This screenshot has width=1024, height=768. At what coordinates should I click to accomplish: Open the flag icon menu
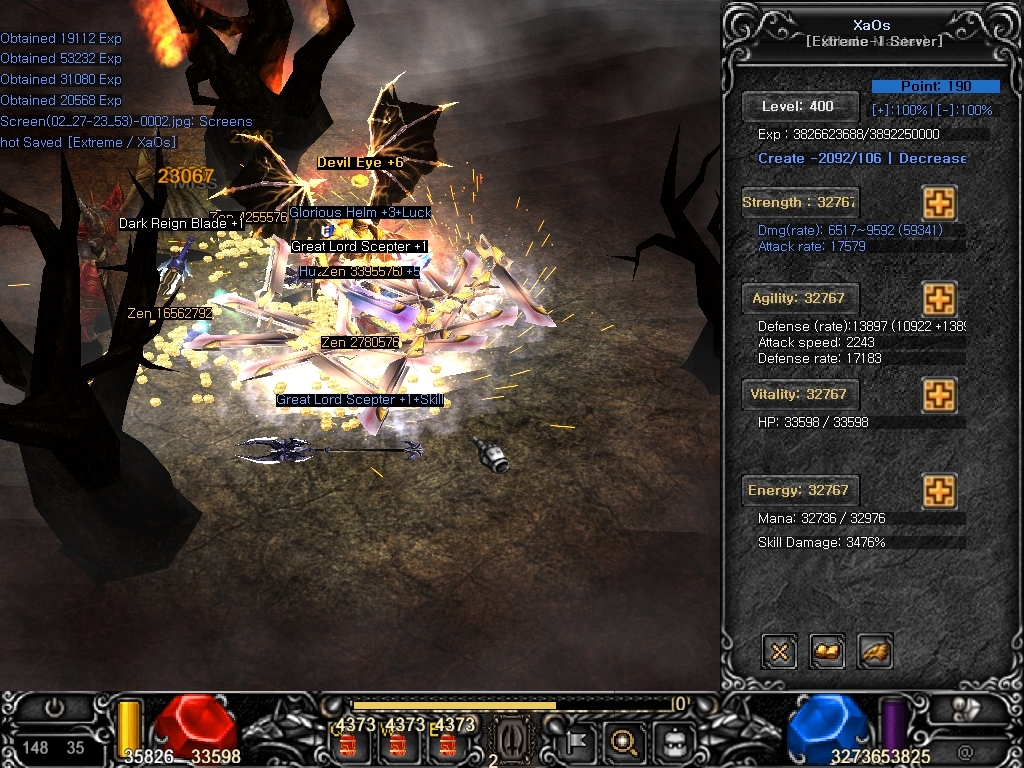coord(578,742)
